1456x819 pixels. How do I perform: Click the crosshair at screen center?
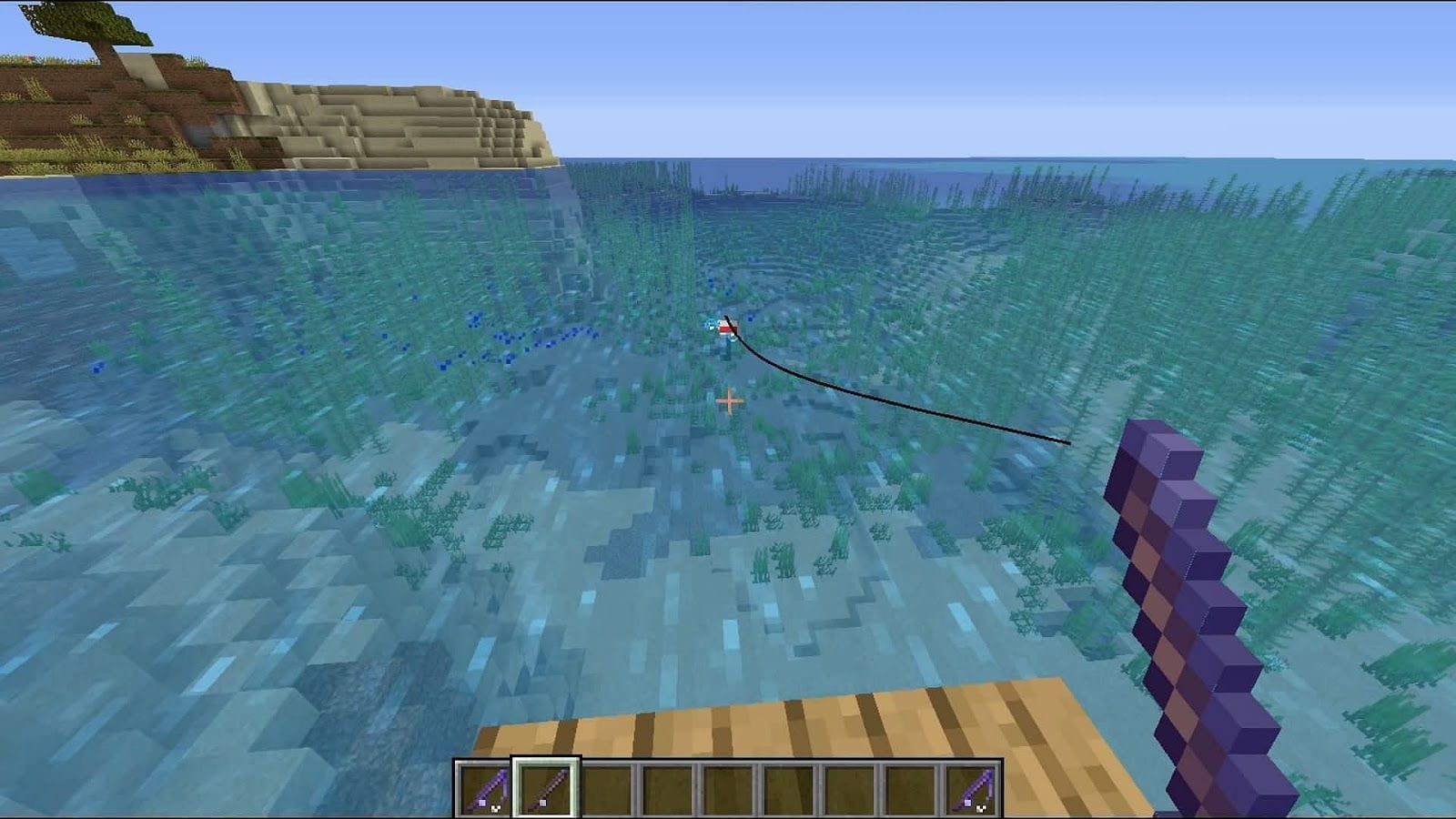click(x=728, y=399)
